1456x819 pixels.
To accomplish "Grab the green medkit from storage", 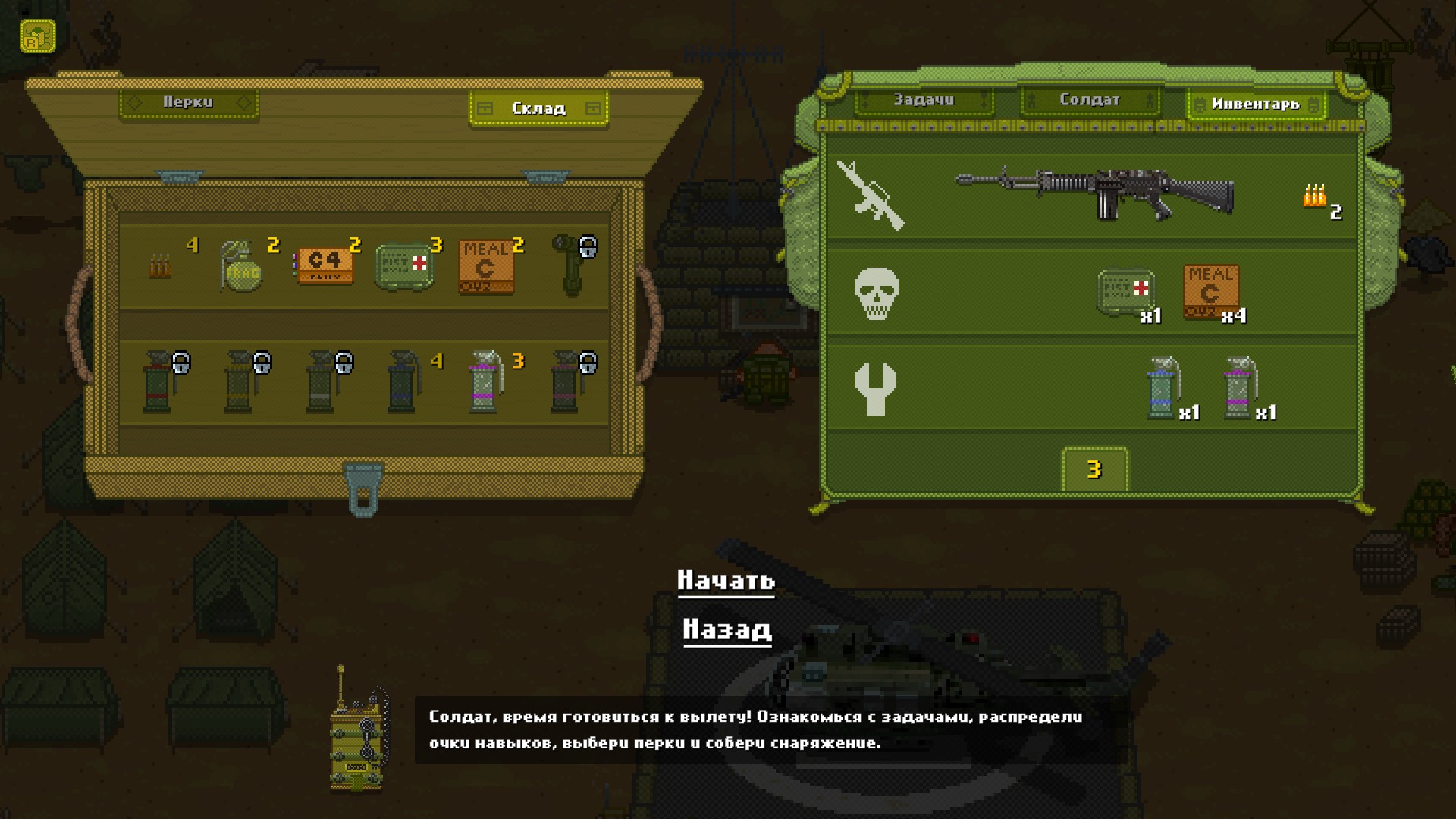I will [404, 266].
